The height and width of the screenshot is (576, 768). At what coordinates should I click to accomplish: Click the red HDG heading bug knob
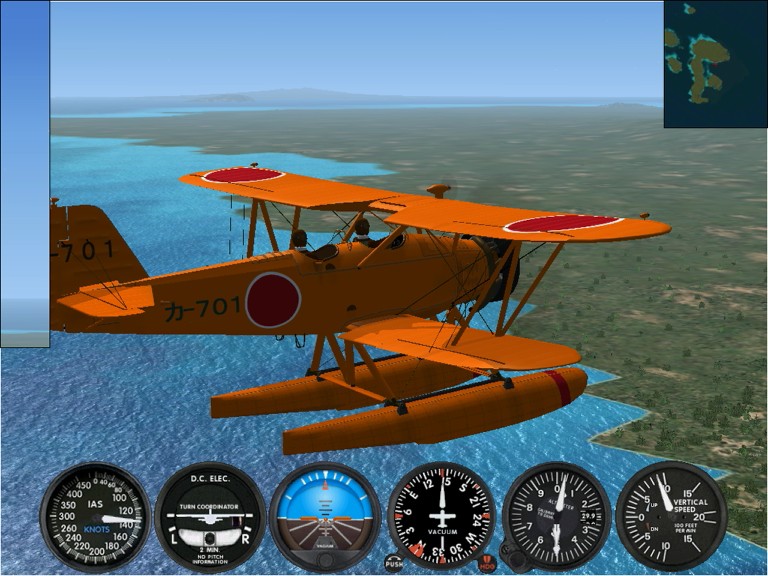point(487,563)
